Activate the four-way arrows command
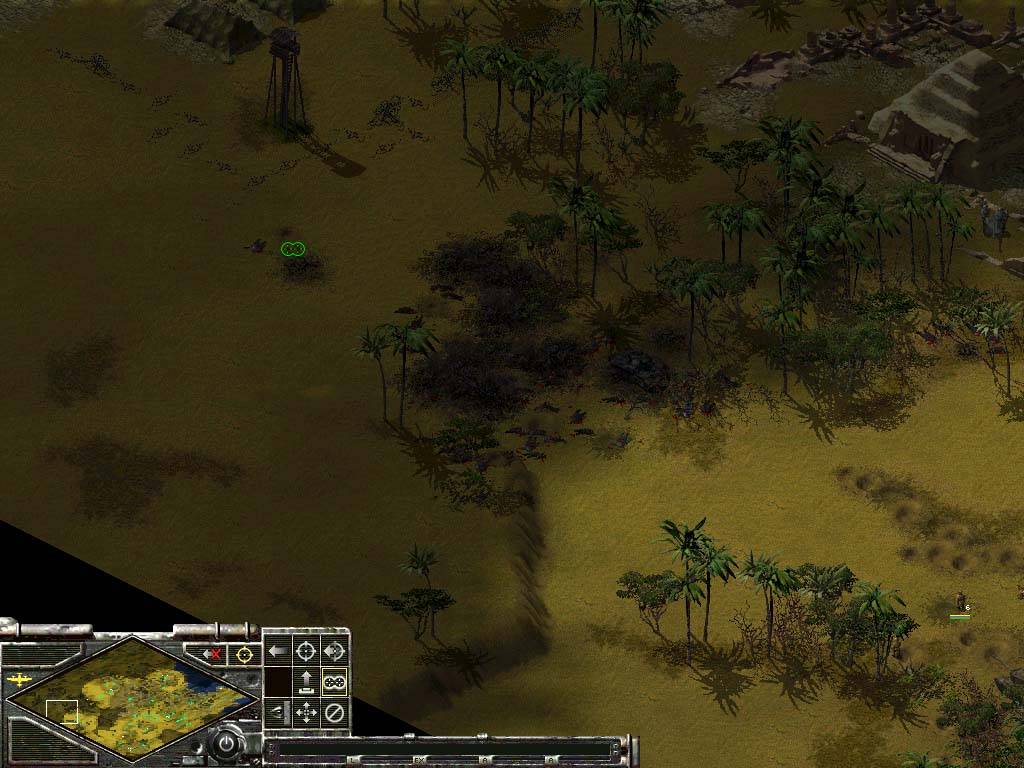The width and height of the screenshot is (1024, 768). click(x=306, y=713)
